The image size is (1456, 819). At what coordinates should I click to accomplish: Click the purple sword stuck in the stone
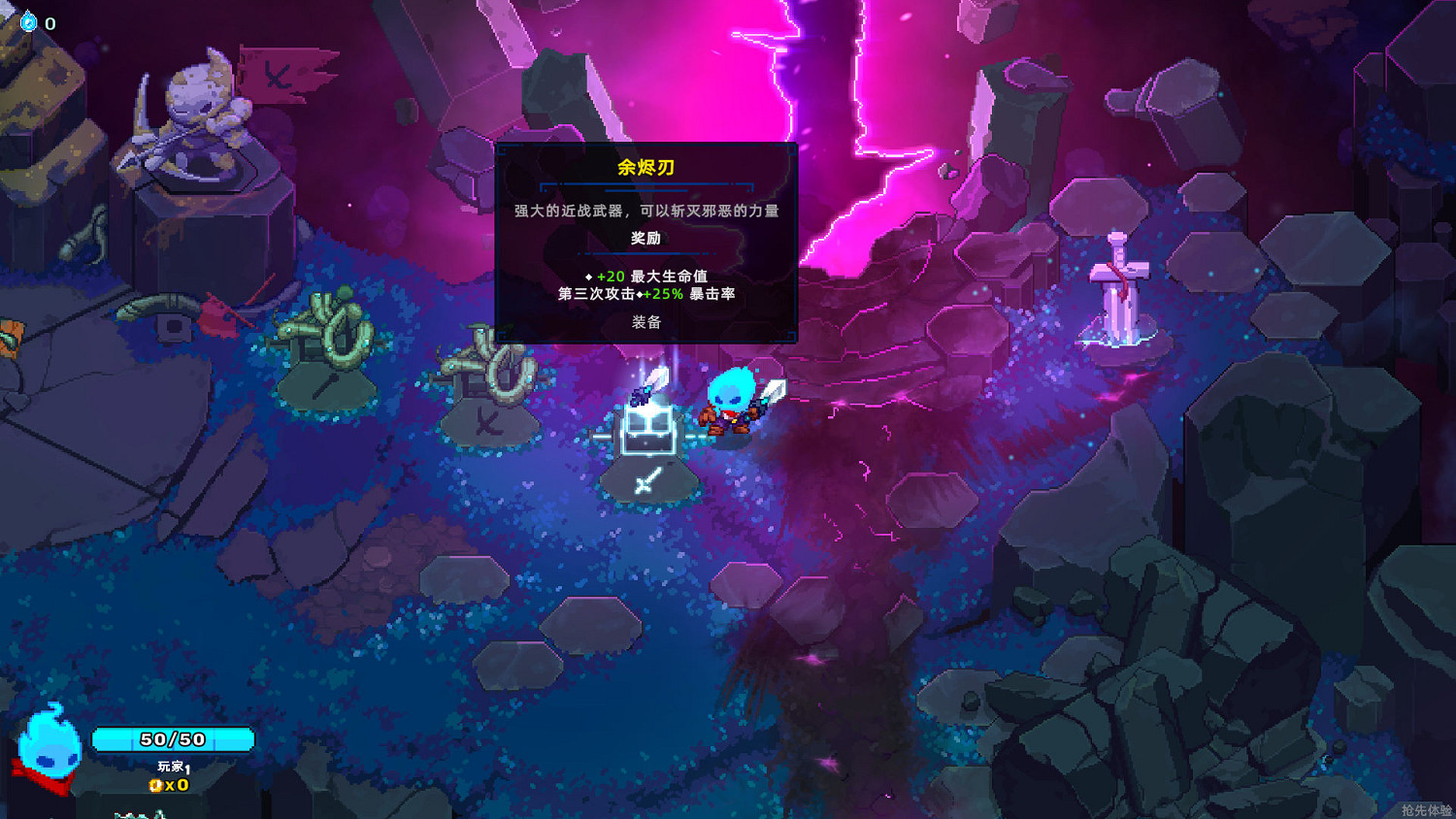click(x=1118, y=281)
